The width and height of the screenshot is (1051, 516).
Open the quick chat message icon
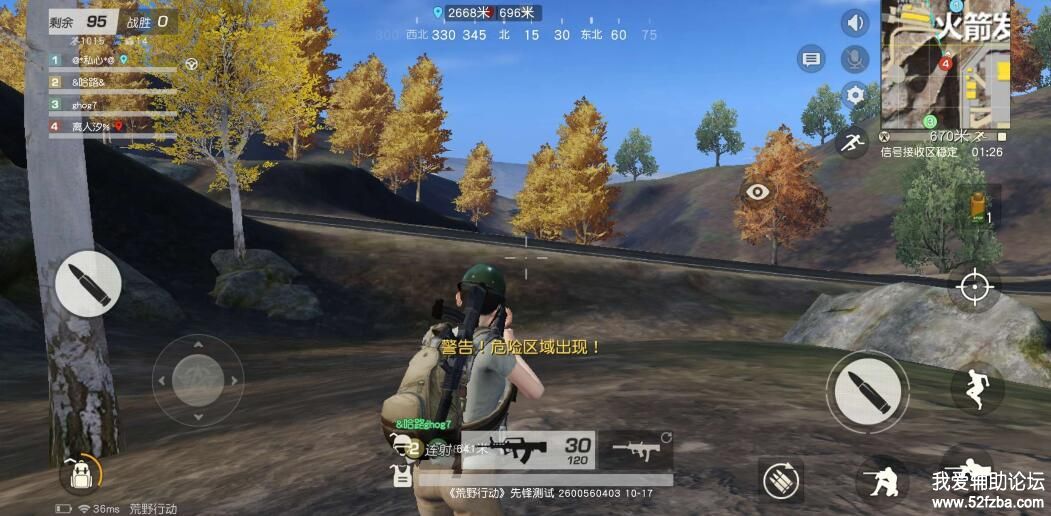pyautogui.click(x=811, y=59)
